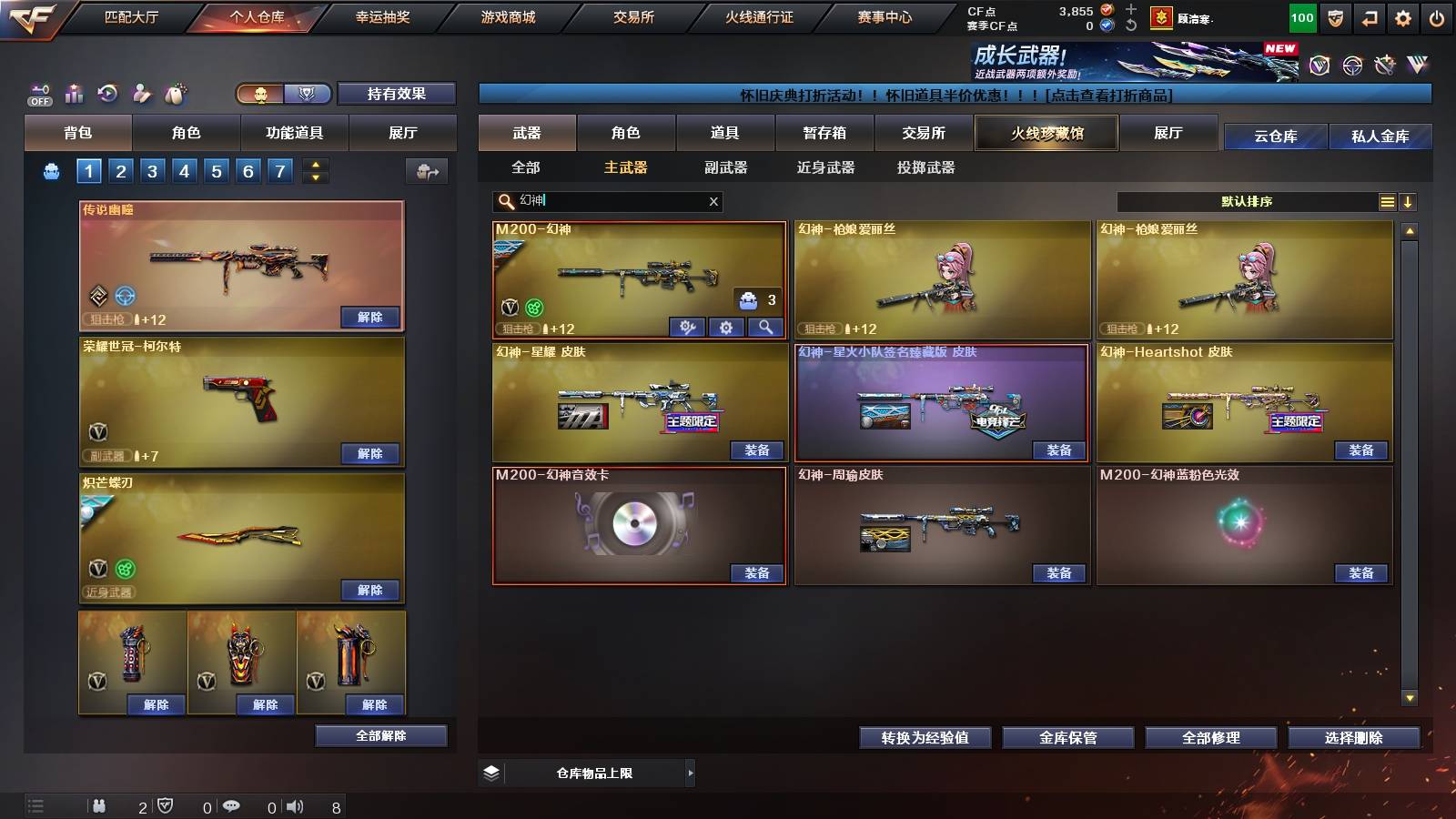
Task: Clear the 幻神 search input field
Action: click(714, 202)
